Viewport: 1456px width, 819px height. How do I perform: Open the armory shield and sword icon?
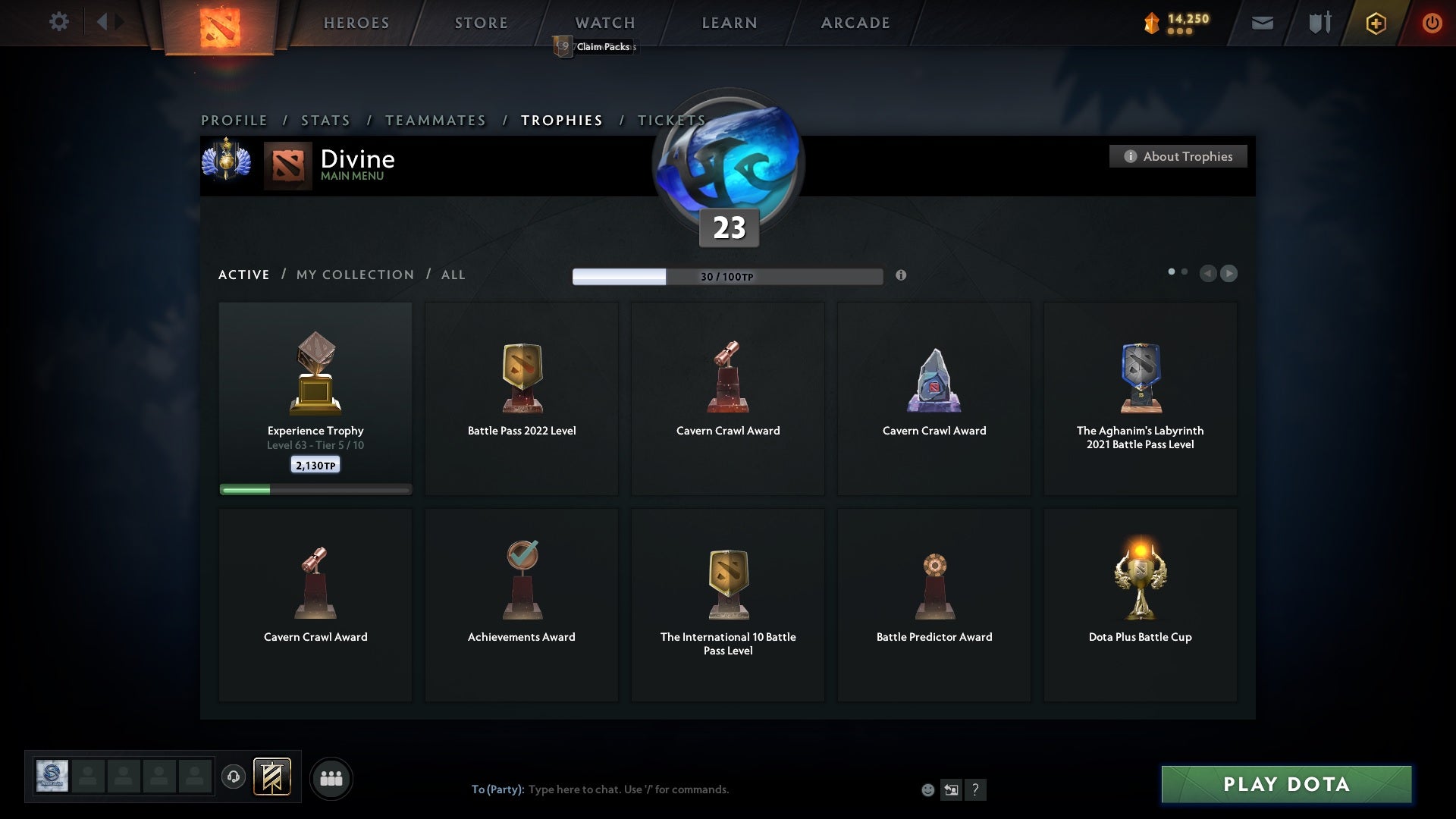[x=1319, y=23]
